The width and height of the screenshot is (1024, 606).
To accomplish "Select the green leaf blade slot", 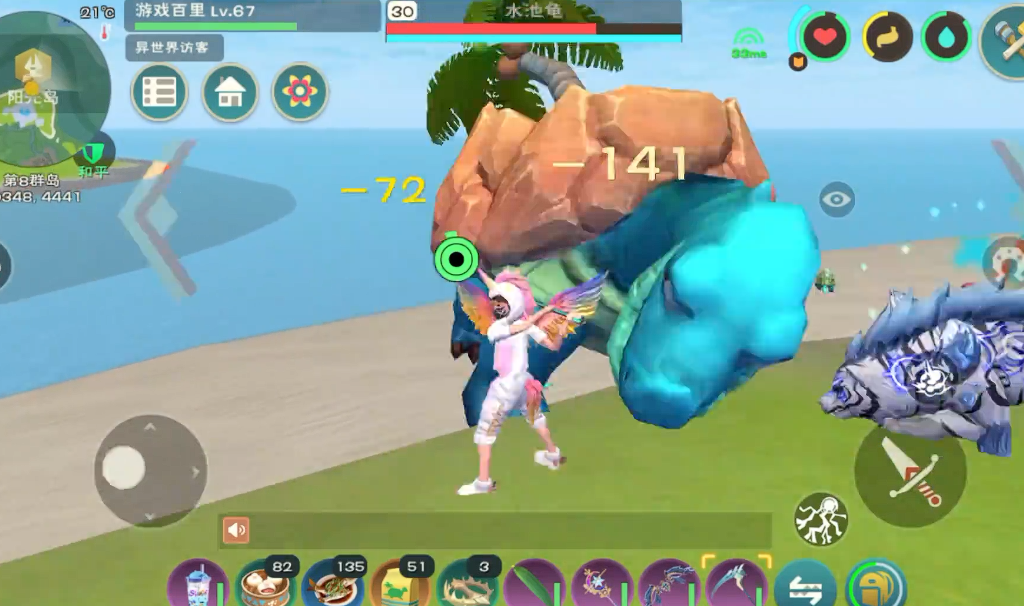I will (x=534, y=584).
